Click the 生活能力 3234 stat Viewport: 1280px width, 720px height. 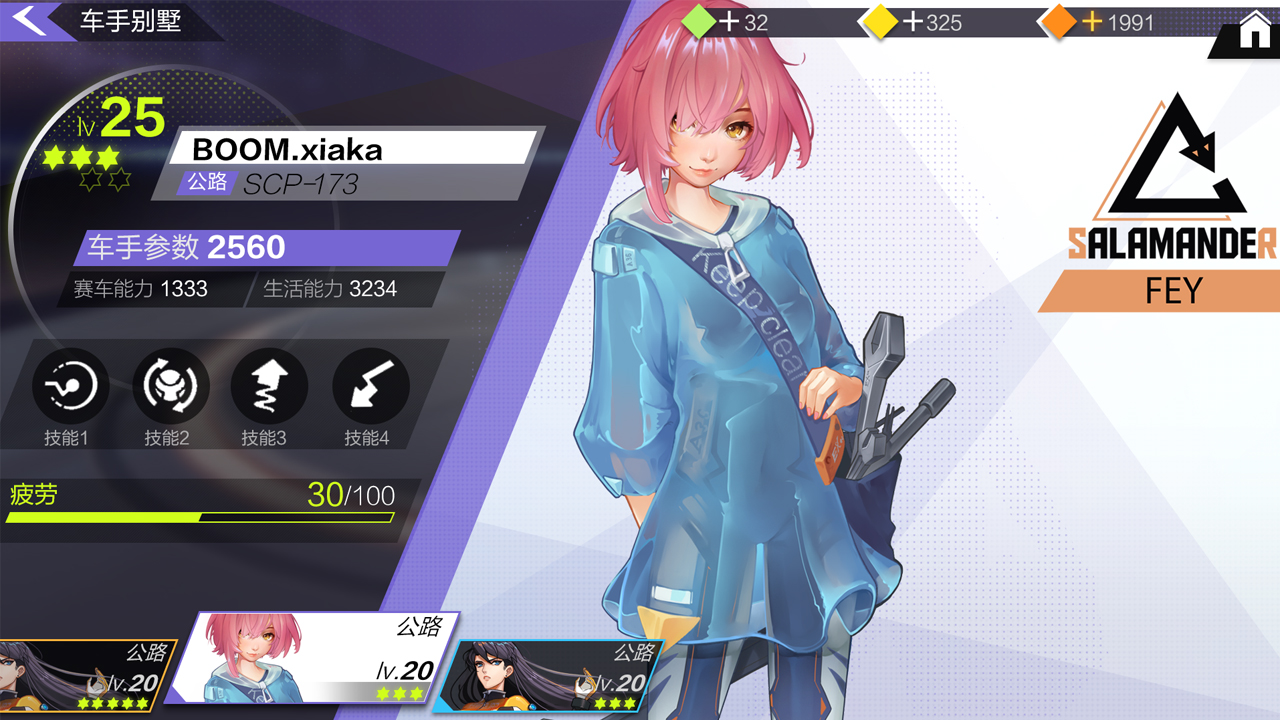(x=330, y=289)
